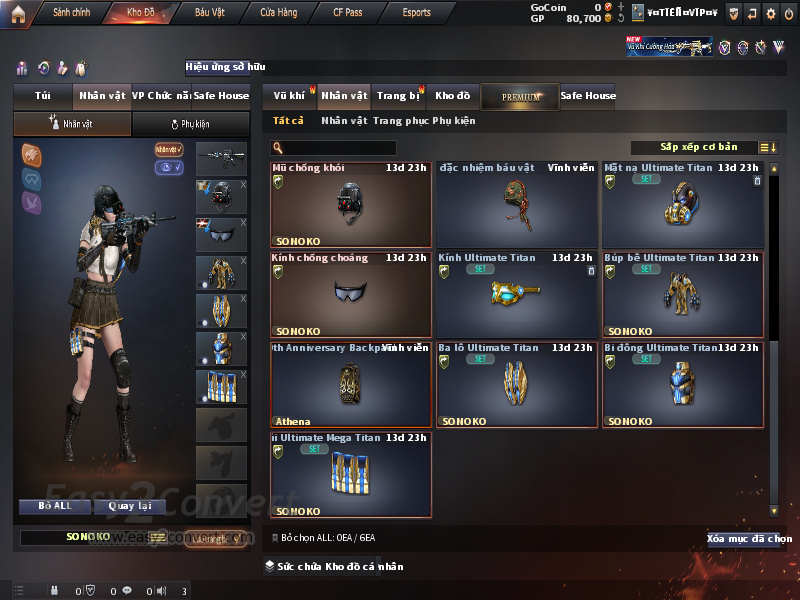800x600 pixels.
Task: Click the Bỏ ALL button
Action: pyautogui.click(x=55, y=506)
